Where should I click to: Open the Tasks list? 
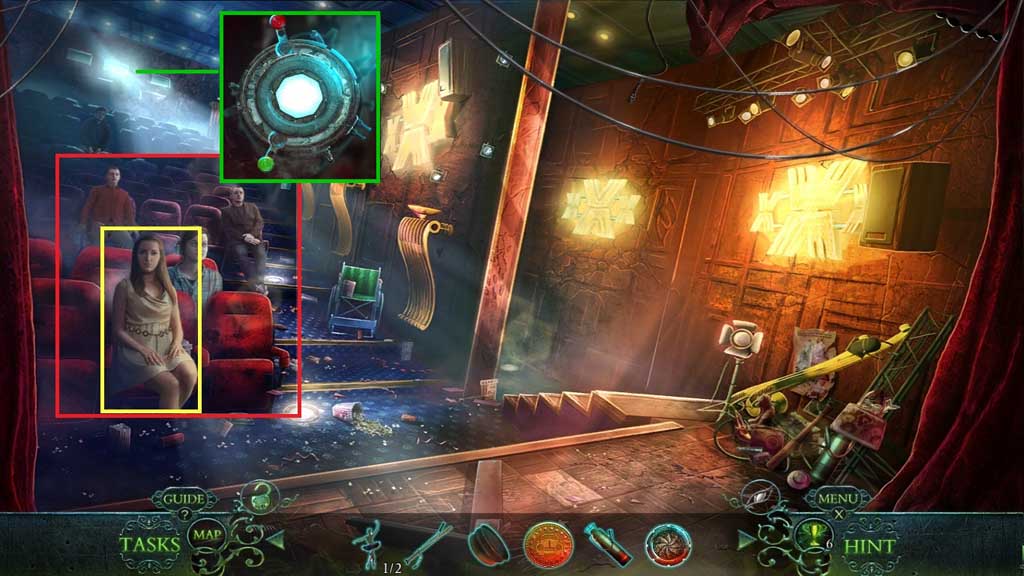tap(150, 545)
